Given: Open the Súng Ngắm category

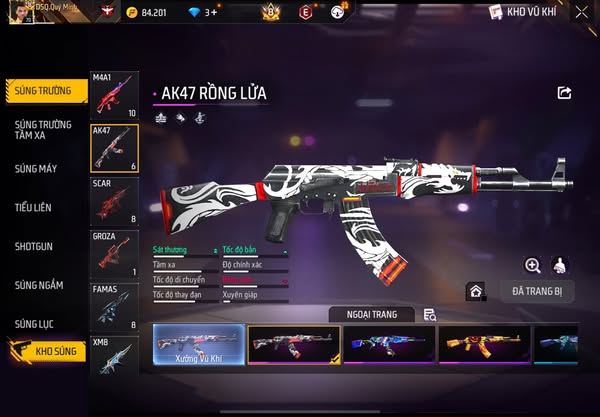Looking at the screenshot, I should 39,285.
